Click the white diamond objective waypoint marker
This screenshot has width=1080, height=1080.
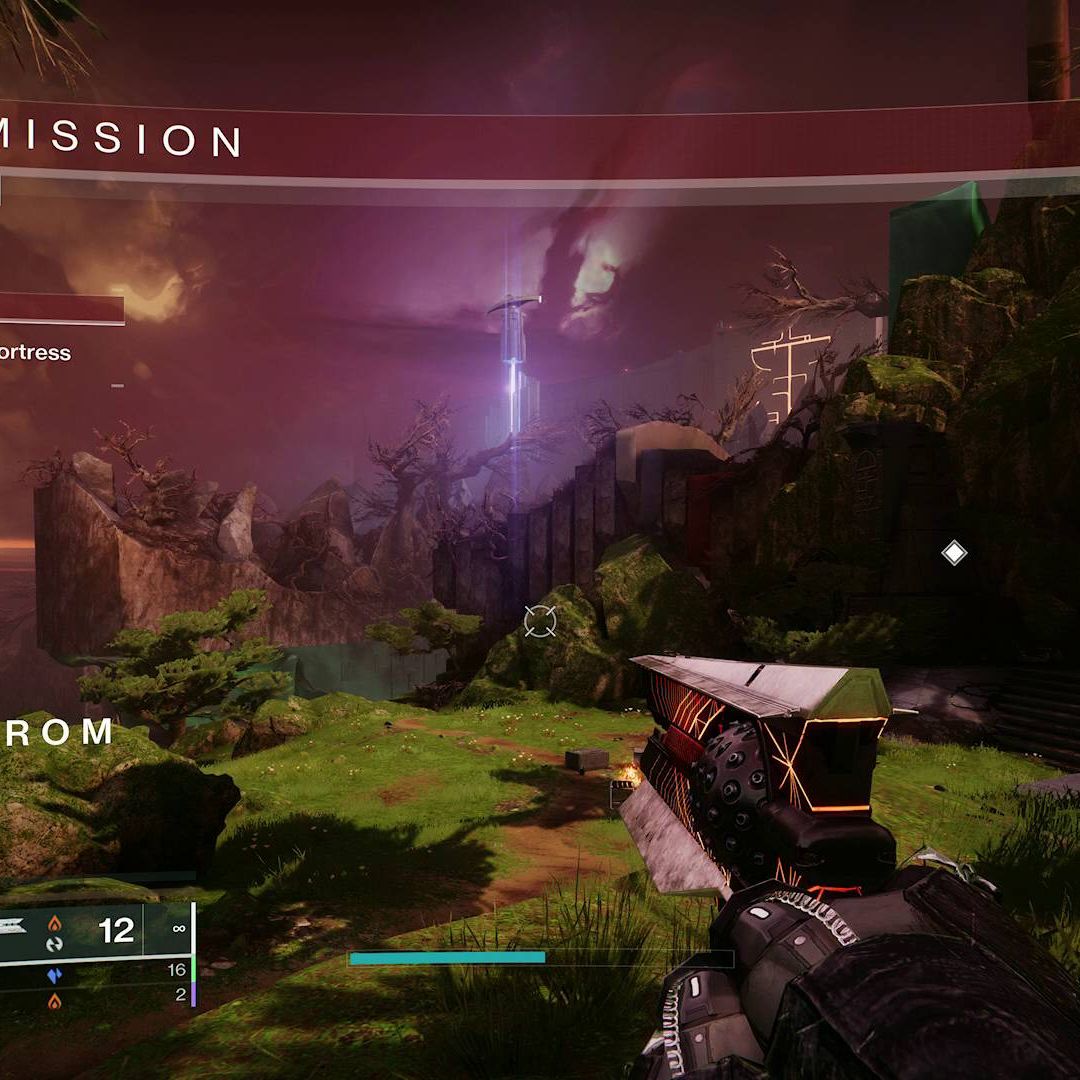point(954,552)
